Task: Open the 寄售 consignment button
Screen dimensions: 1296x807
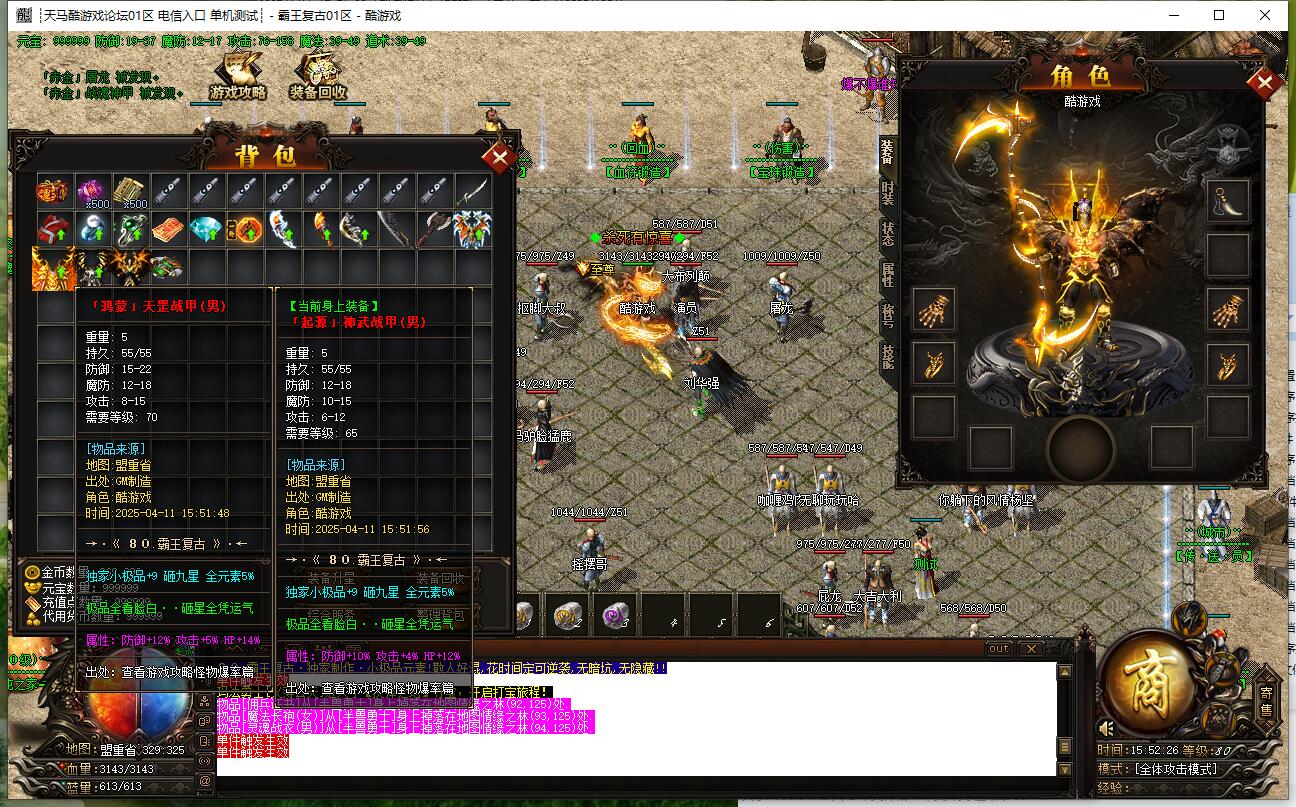Action: tap(1266, 700)
